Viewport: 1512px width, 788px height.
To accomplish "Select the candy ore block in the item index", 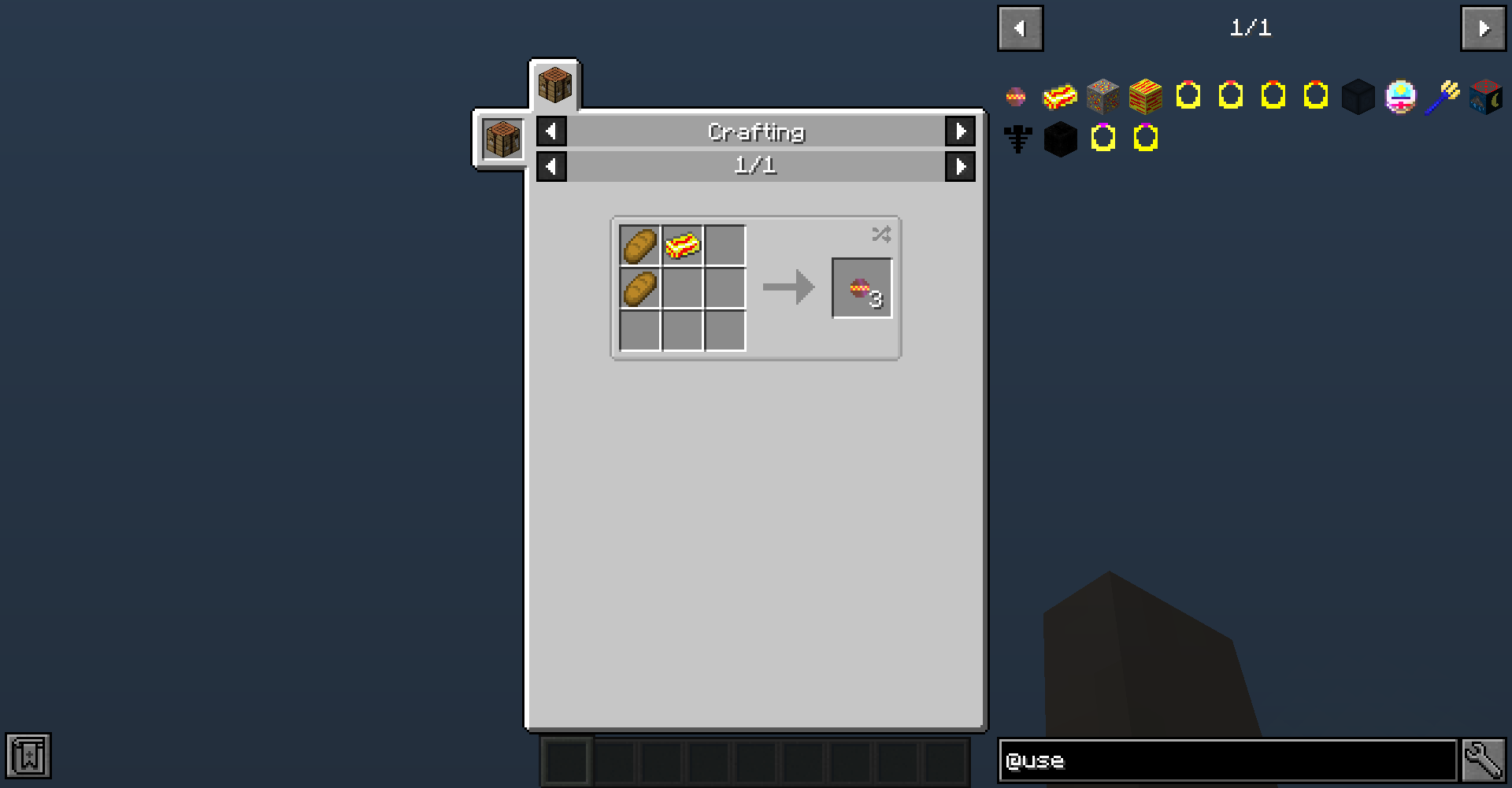I will 1102,96.
